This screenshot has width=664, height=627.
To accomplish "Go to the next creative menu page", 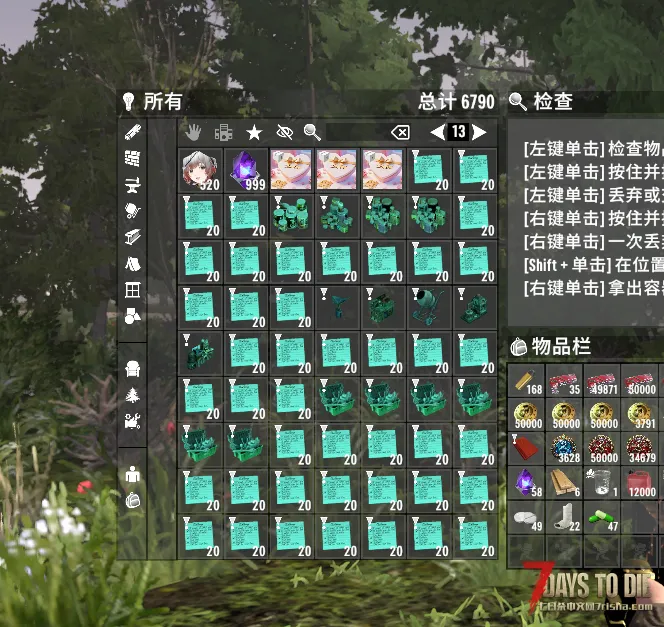I will (x=480, y=132).
